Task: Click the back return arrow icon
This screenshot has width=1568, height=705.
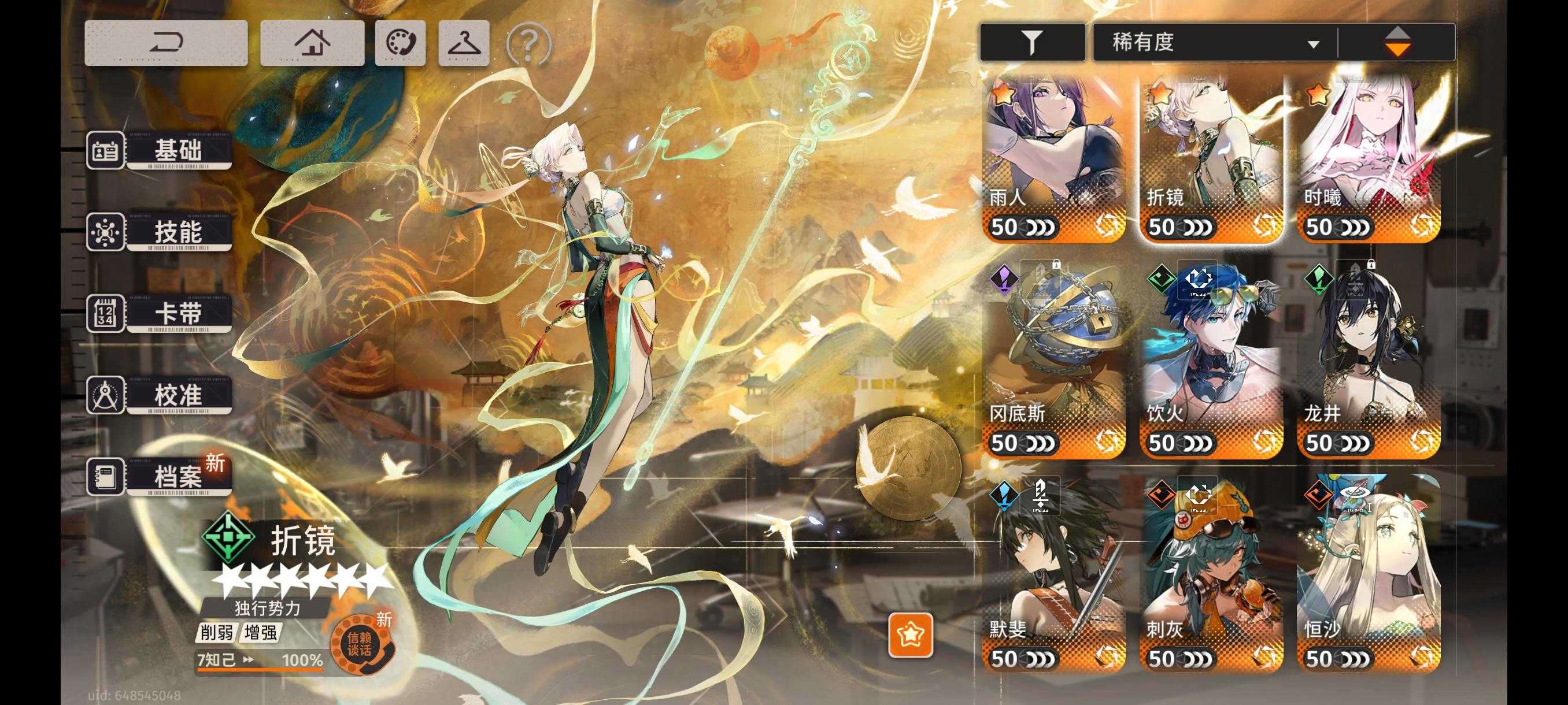Action: click(x=165, y=42)
